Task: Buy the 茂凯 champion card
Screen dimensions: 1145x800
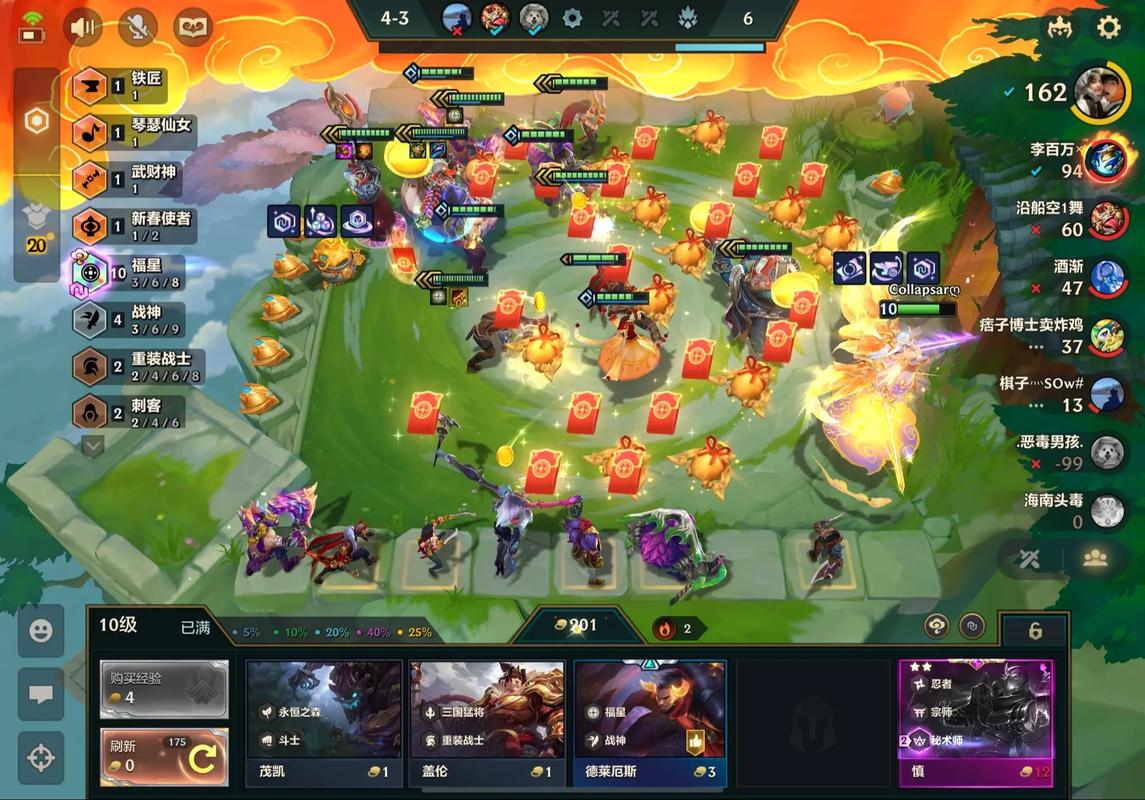Action: (324, 723)
